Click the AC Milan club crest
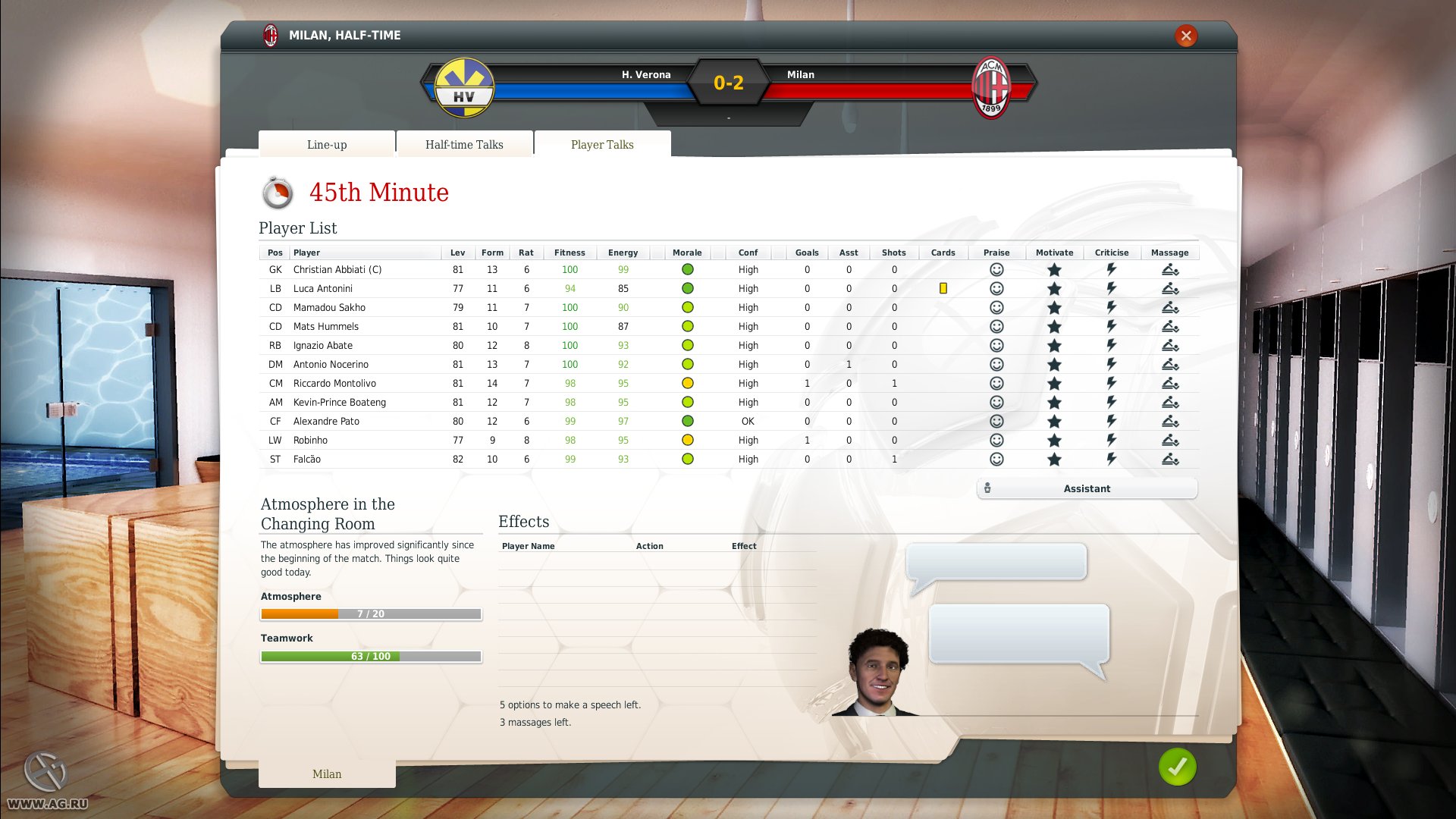 [x=994, y=86]
